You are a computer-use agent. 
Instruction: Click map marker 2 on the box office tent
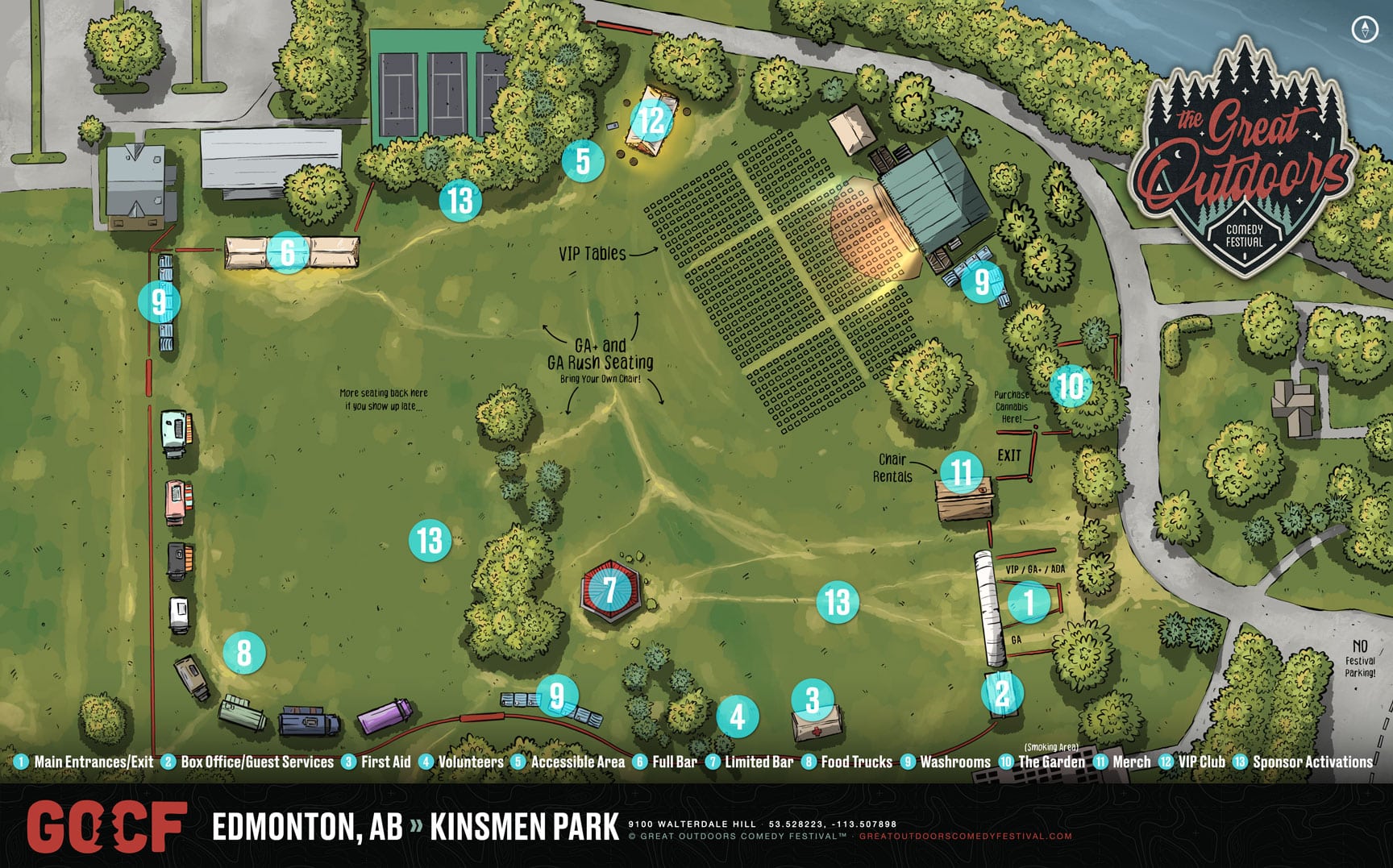1002,693
